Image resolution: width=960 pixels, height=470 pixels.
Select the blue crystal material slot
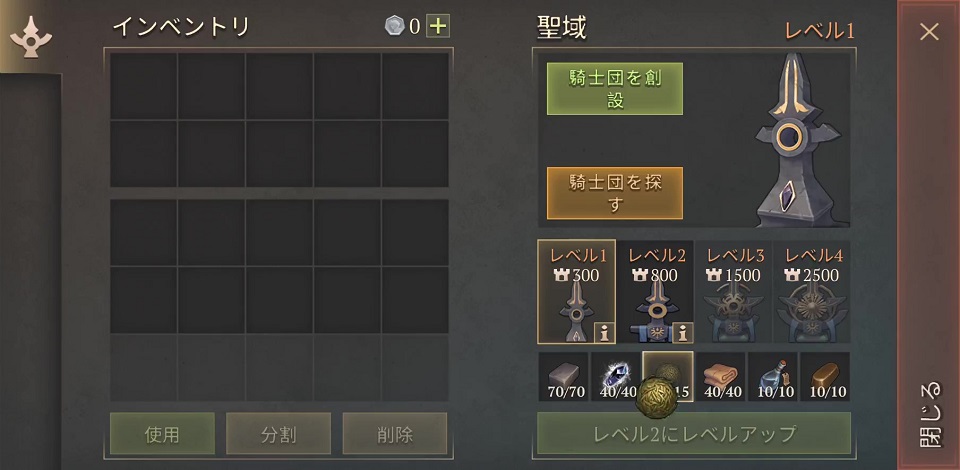pyautogui.click(x=615, y=376)
